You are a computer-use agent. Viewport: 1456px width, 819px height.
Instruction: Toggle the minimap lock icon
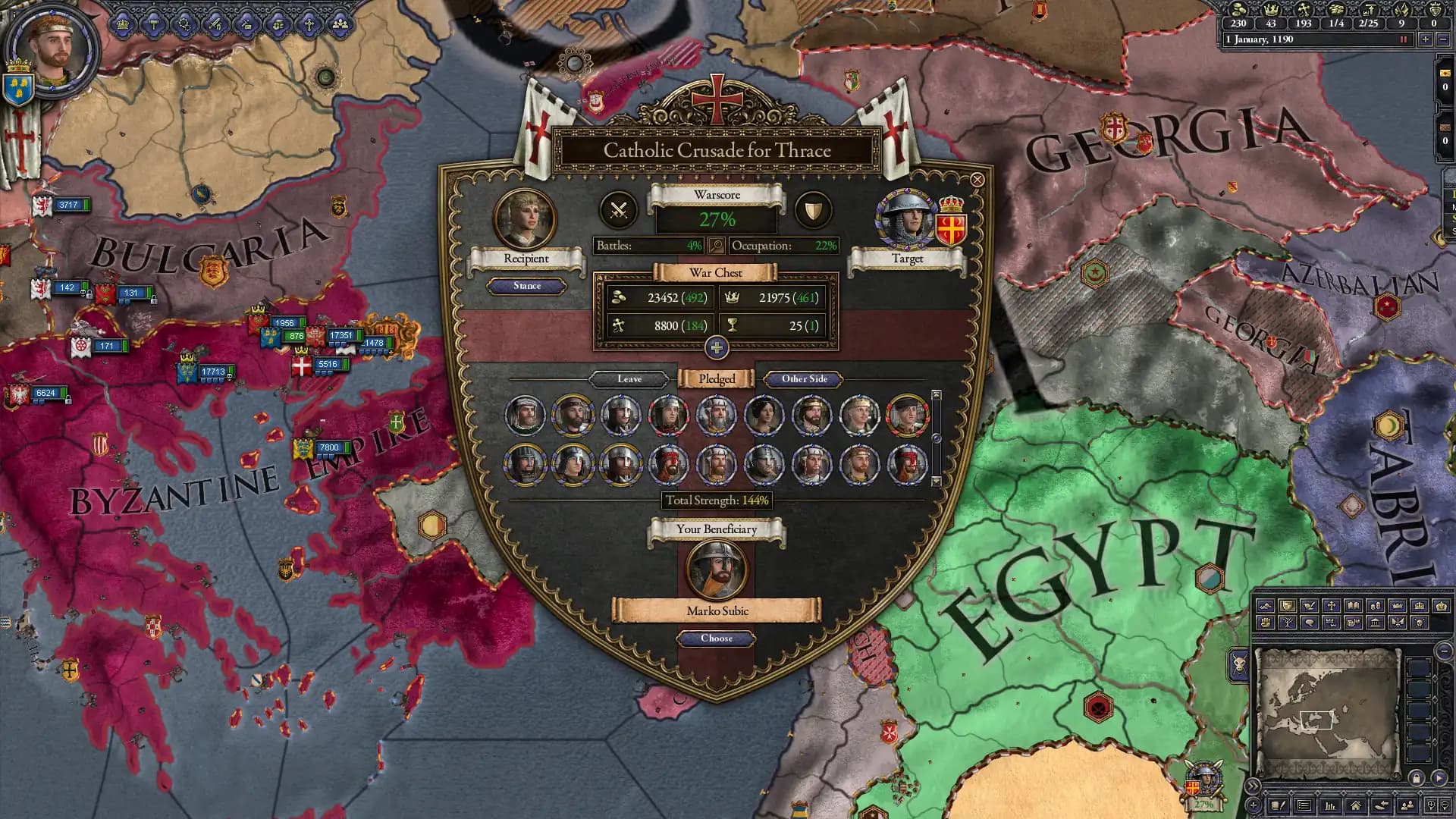1417,778
